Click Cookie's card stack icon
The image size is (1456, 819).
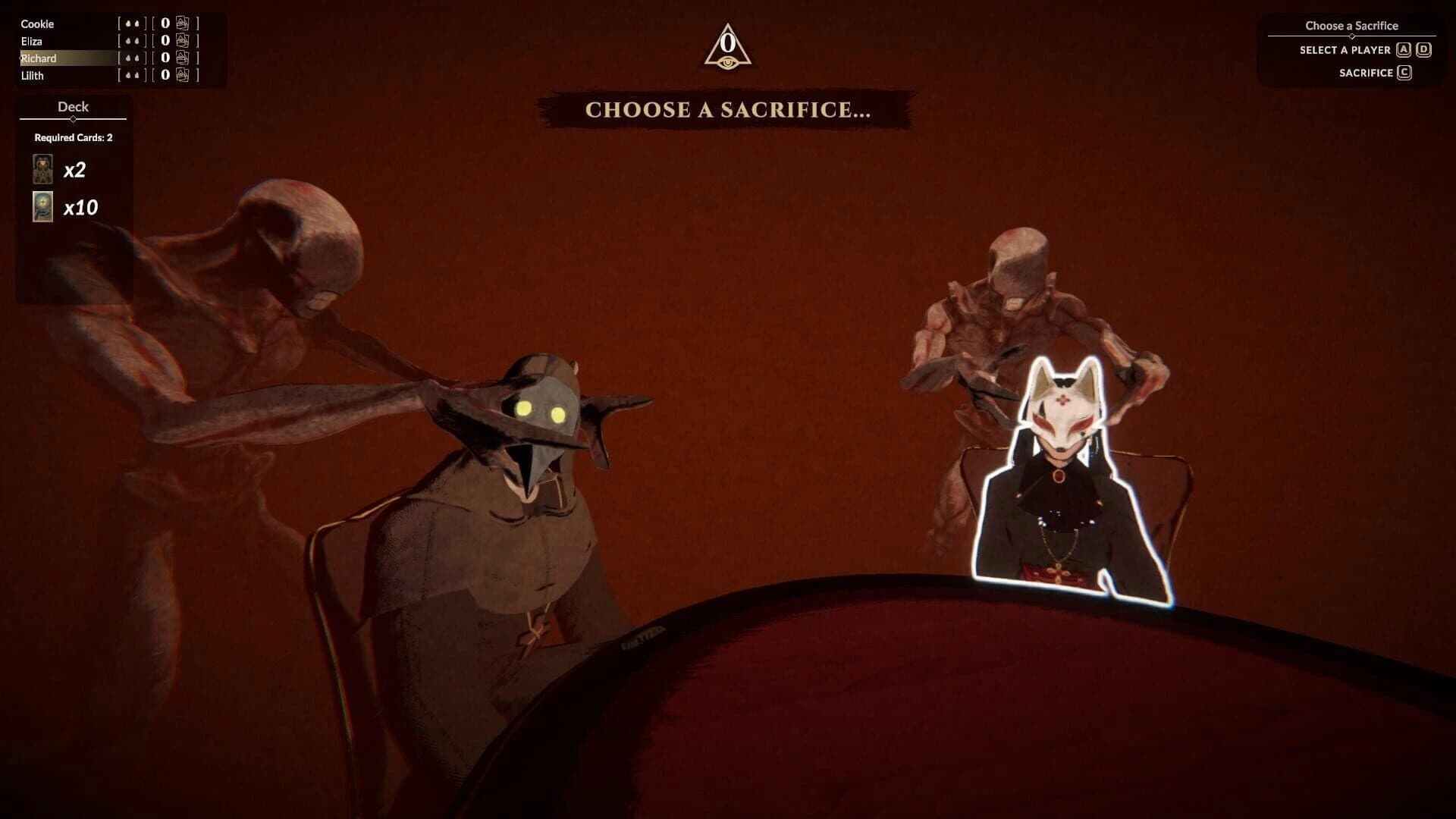pos(180,24)
